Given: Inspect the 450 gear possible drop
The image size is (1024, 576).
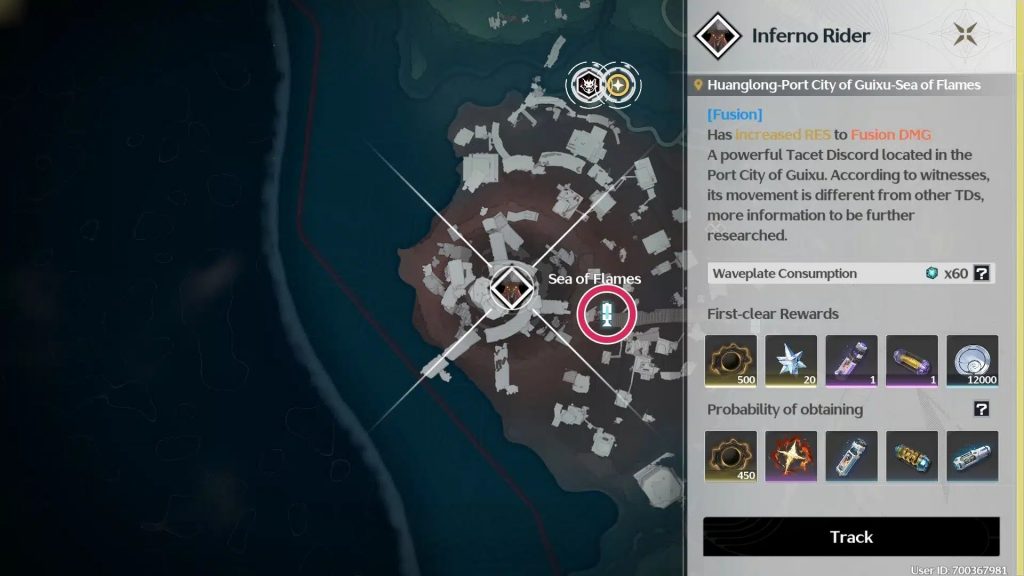Looking at the screenshot, I should (x=731, y=457).
